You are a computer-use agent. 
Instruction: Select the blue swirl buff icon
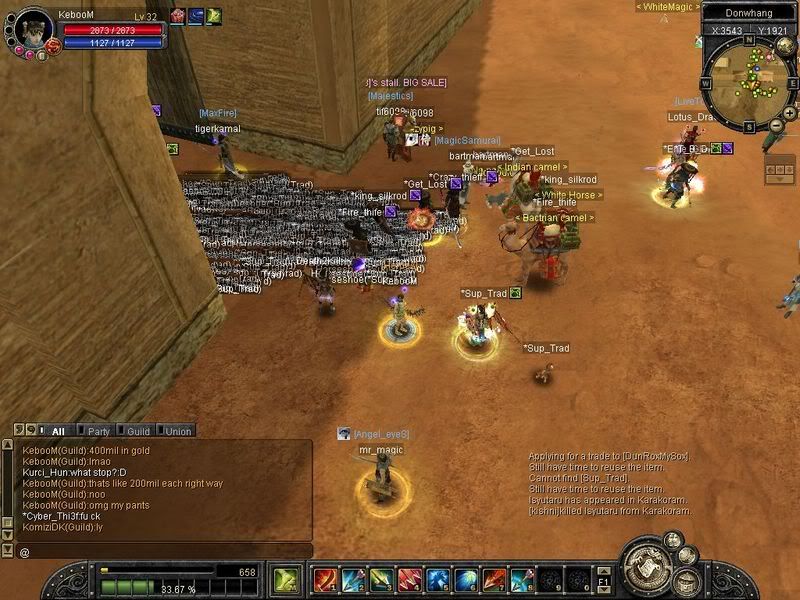point(195,15)
